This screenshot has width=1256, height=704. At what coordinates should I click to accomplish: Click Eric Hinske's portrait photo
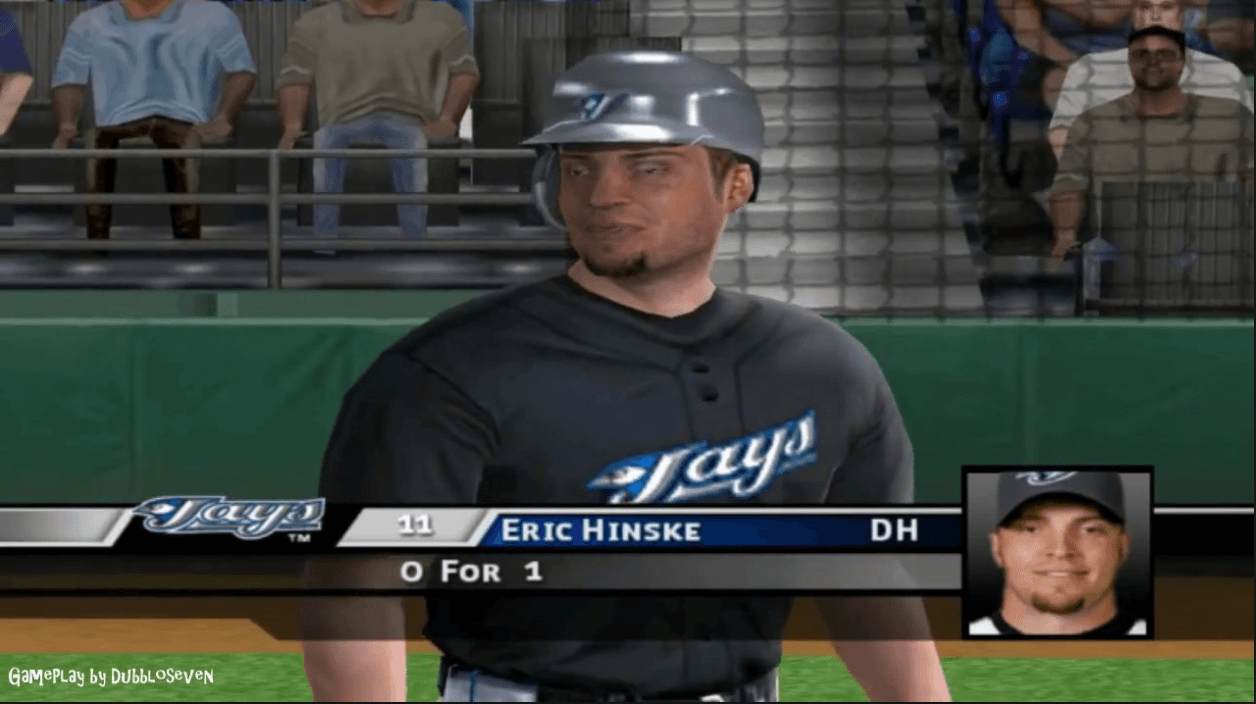(1058, 552)
